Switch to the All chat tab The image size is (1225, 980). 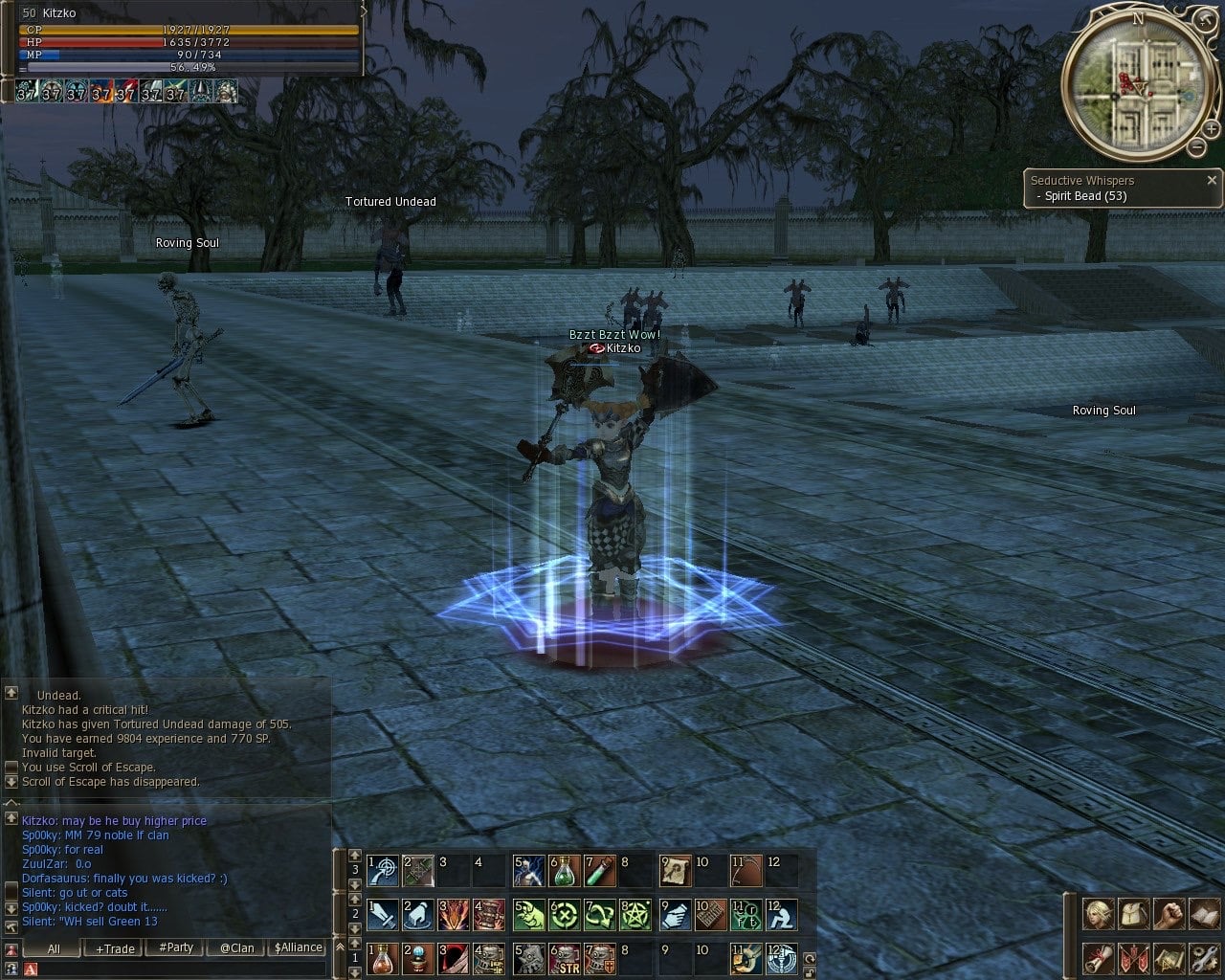click(x=54, y=948)
